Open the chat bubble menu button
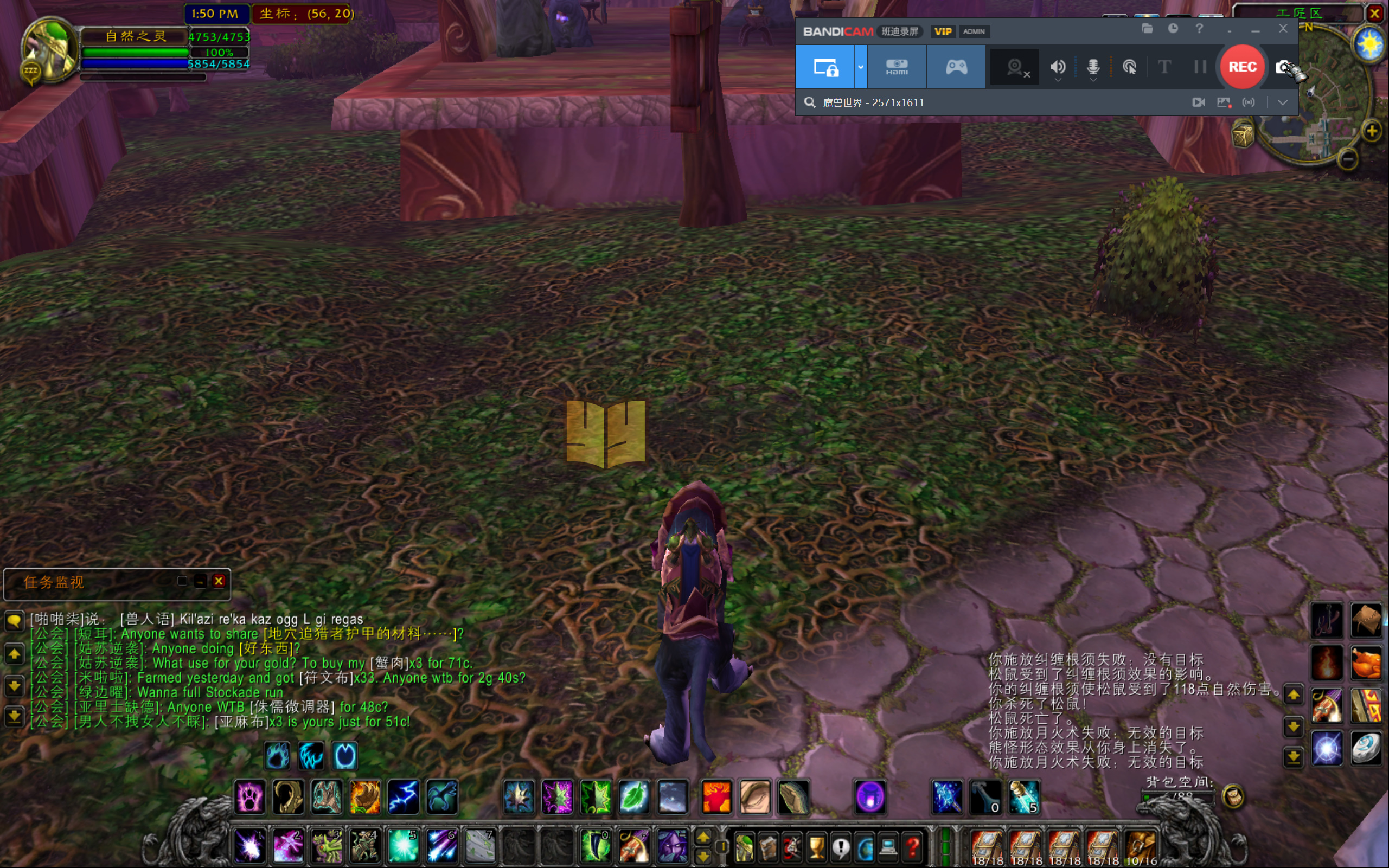This screenshot has width=1389, height=868. point(14,620)
